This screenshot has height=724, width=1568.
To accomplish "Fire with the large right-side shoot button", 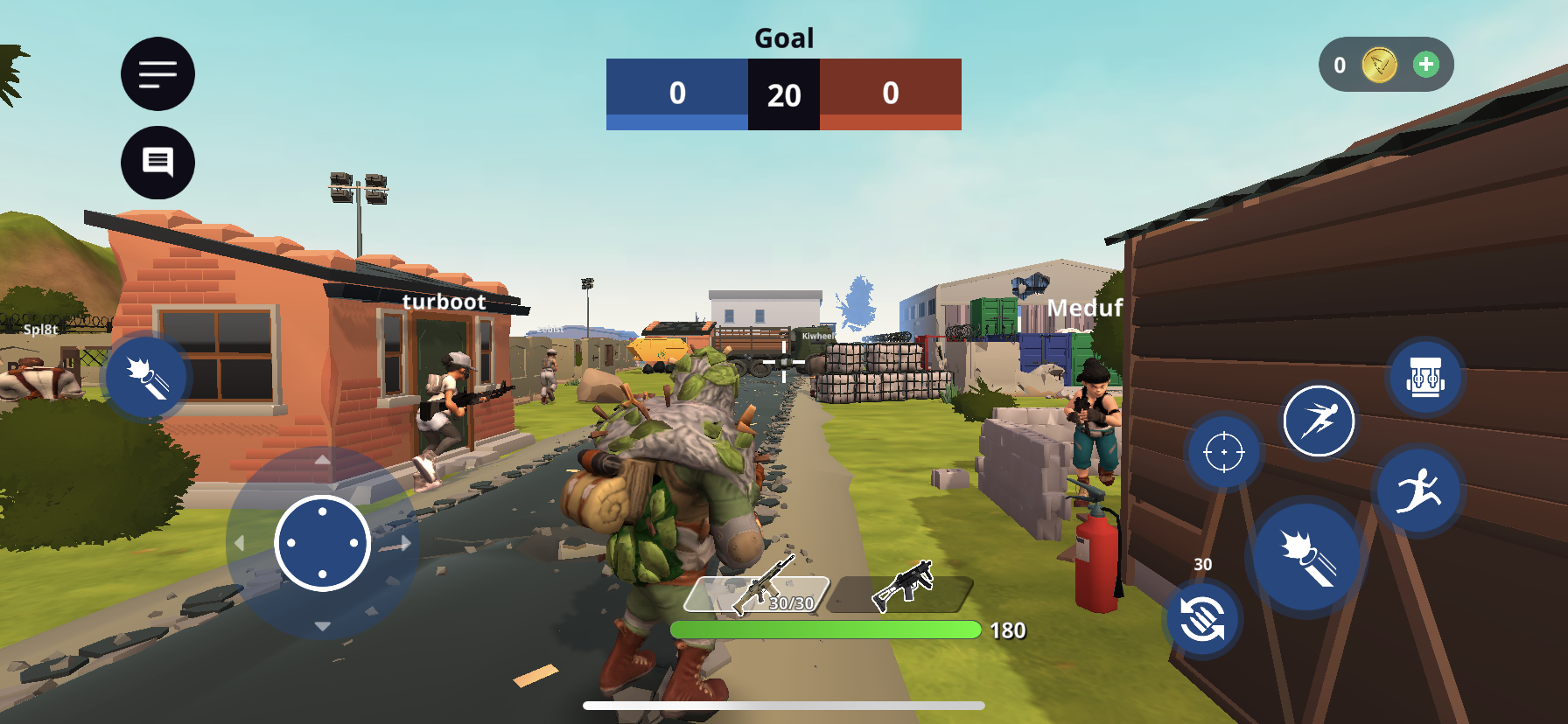I will coord(1307,557).
